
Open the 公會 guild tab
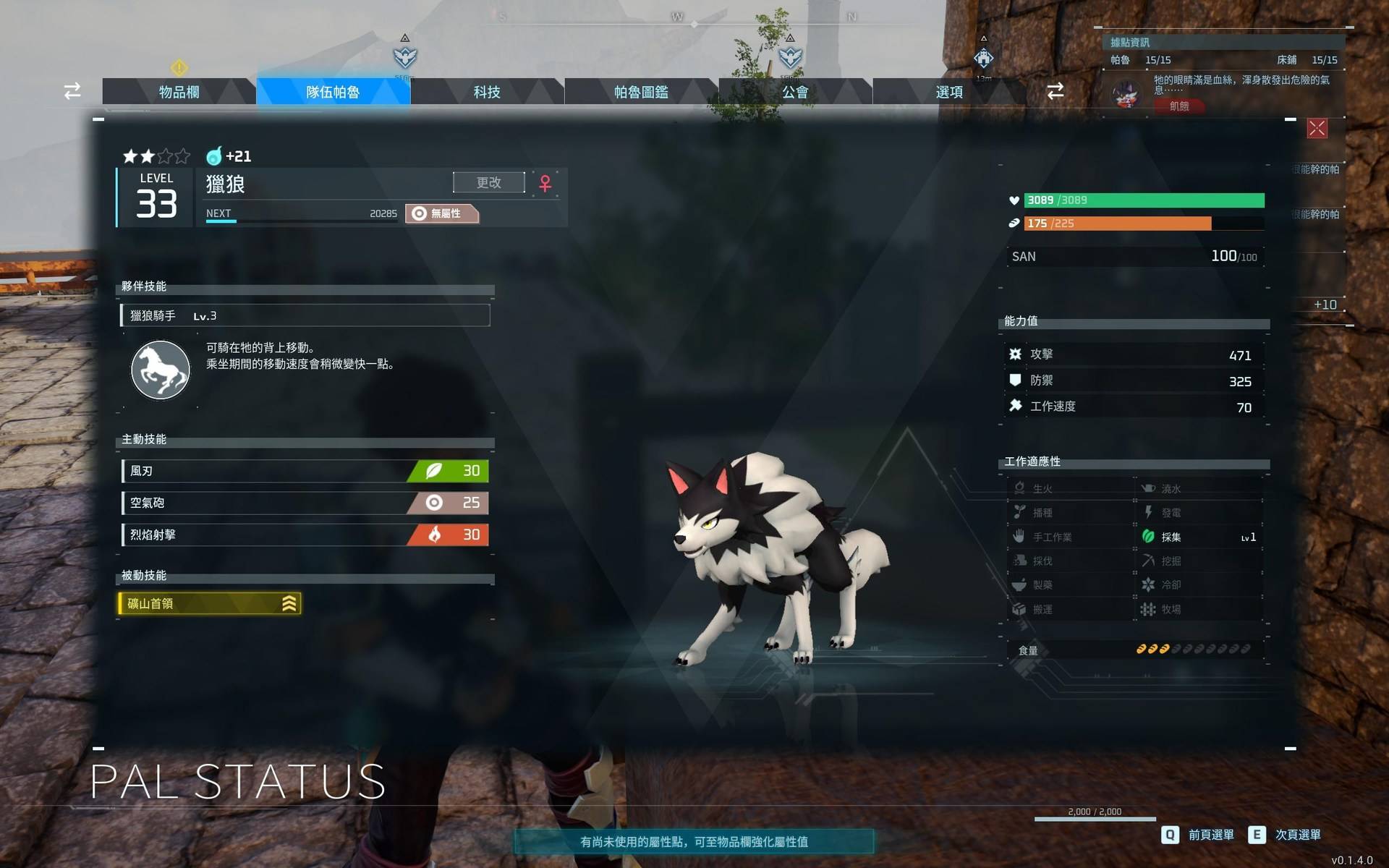(795, 92)
